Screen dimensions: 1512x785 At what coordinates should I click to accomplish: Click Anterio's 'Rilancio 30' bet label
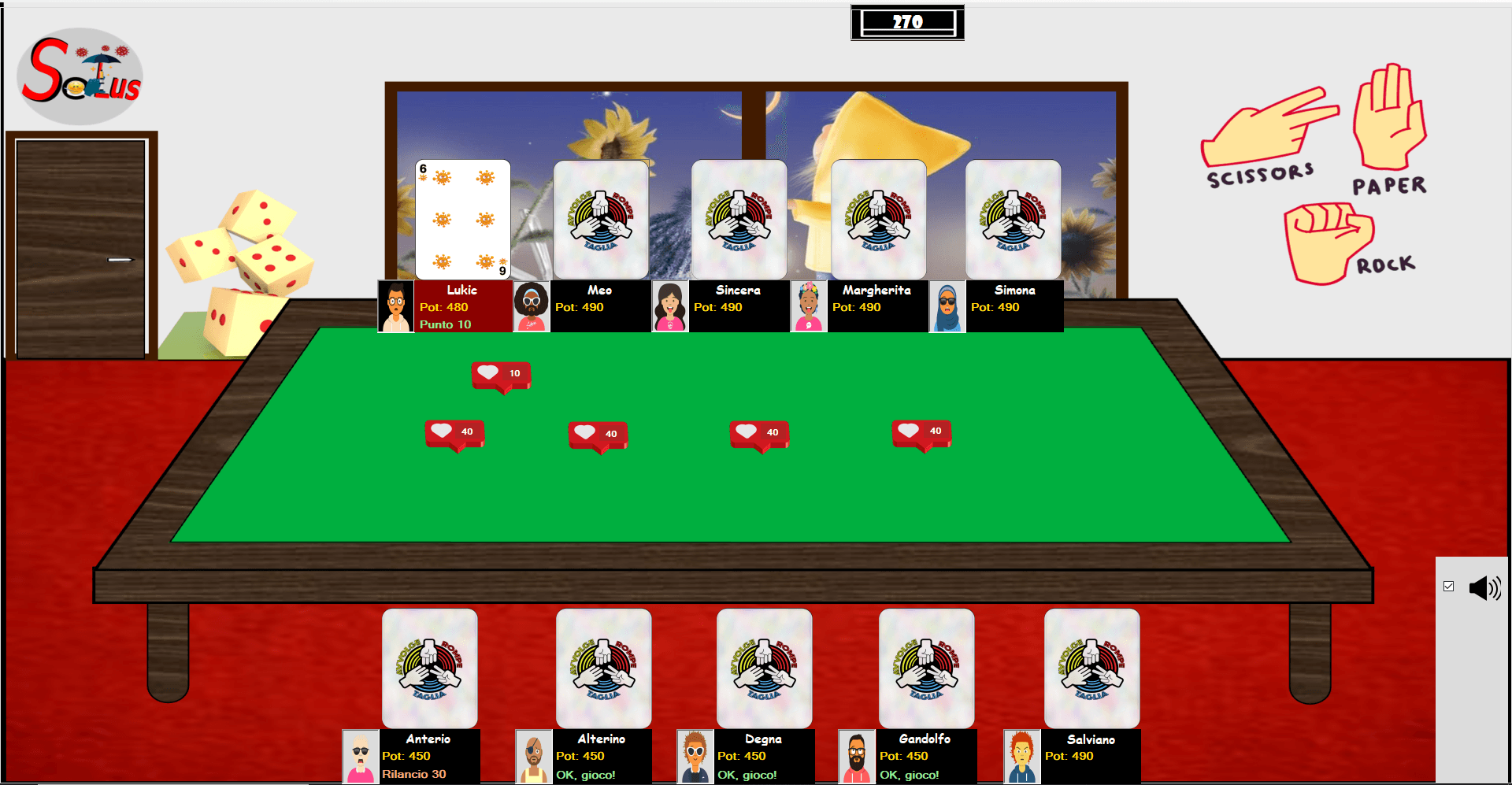coord(413,774)
